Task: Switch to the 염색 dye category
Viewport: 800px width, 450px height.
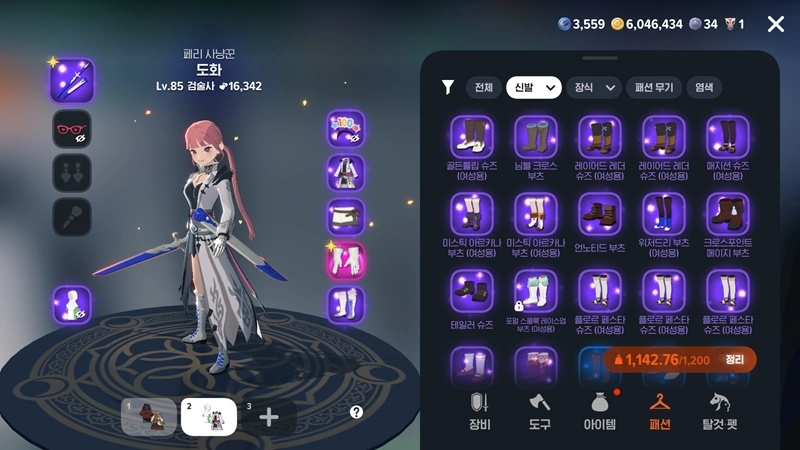Action: (704, 88)
